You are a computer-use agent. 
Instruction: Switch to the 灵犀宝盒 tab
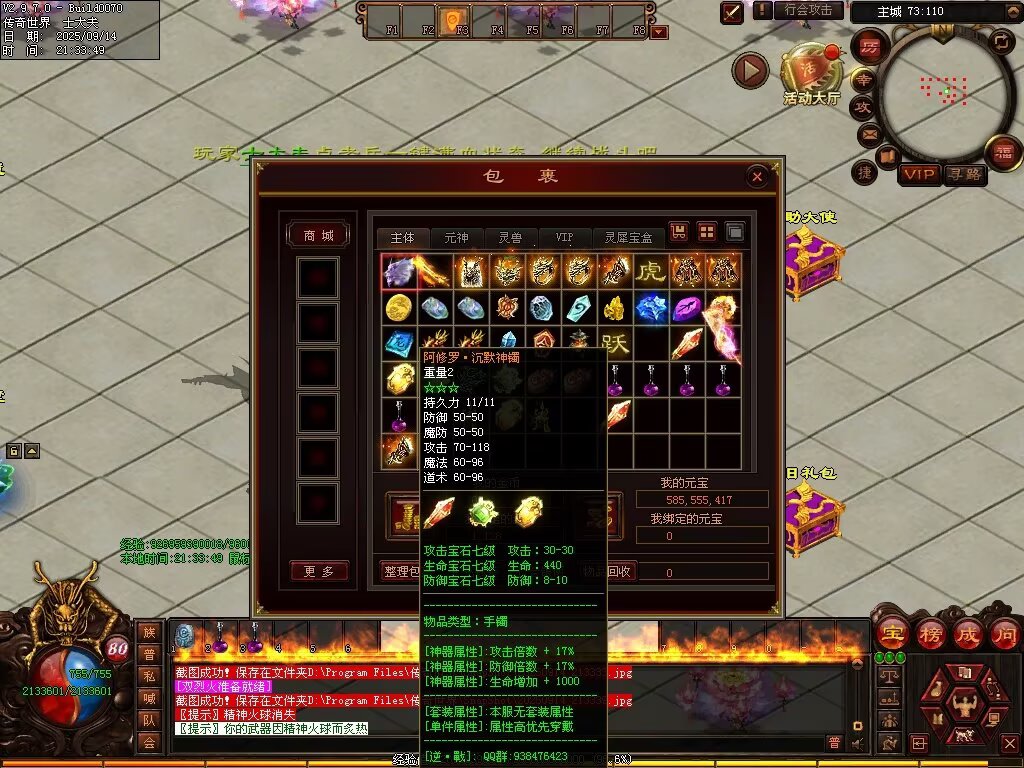pyautogui.click(x=628, y=238)
